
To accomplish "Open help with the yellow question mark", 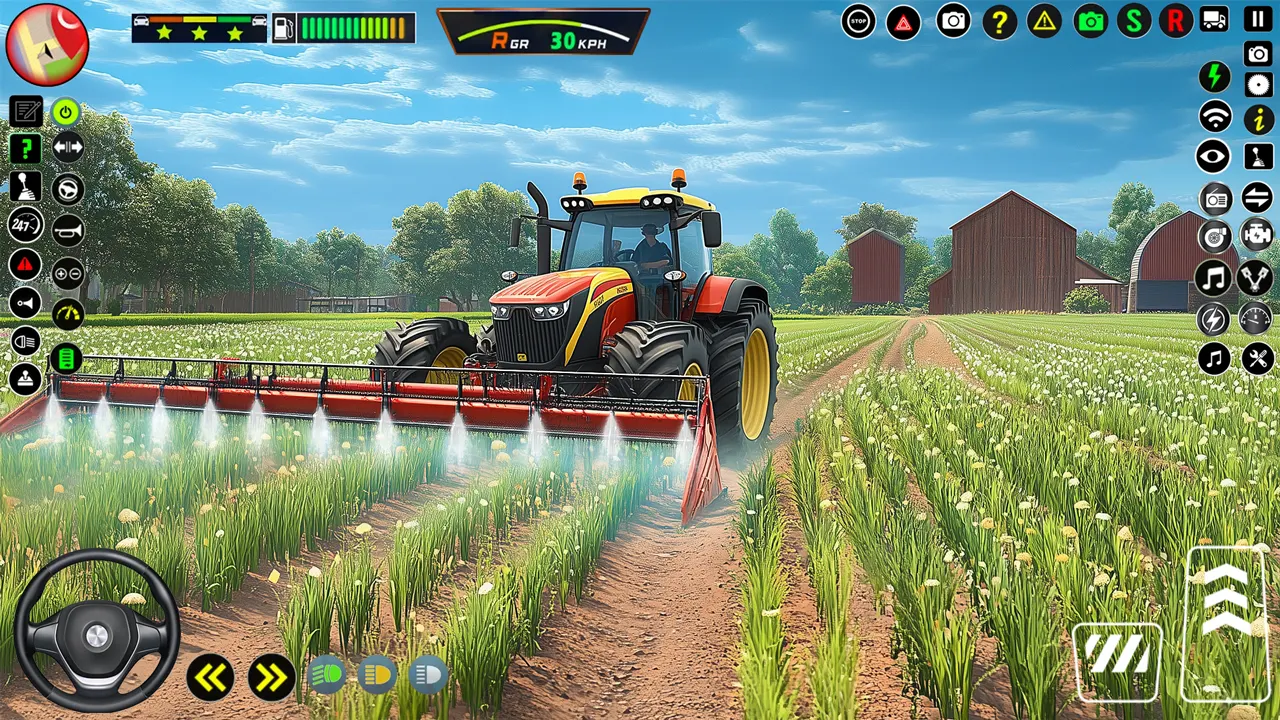I will (x=999, y=21).
